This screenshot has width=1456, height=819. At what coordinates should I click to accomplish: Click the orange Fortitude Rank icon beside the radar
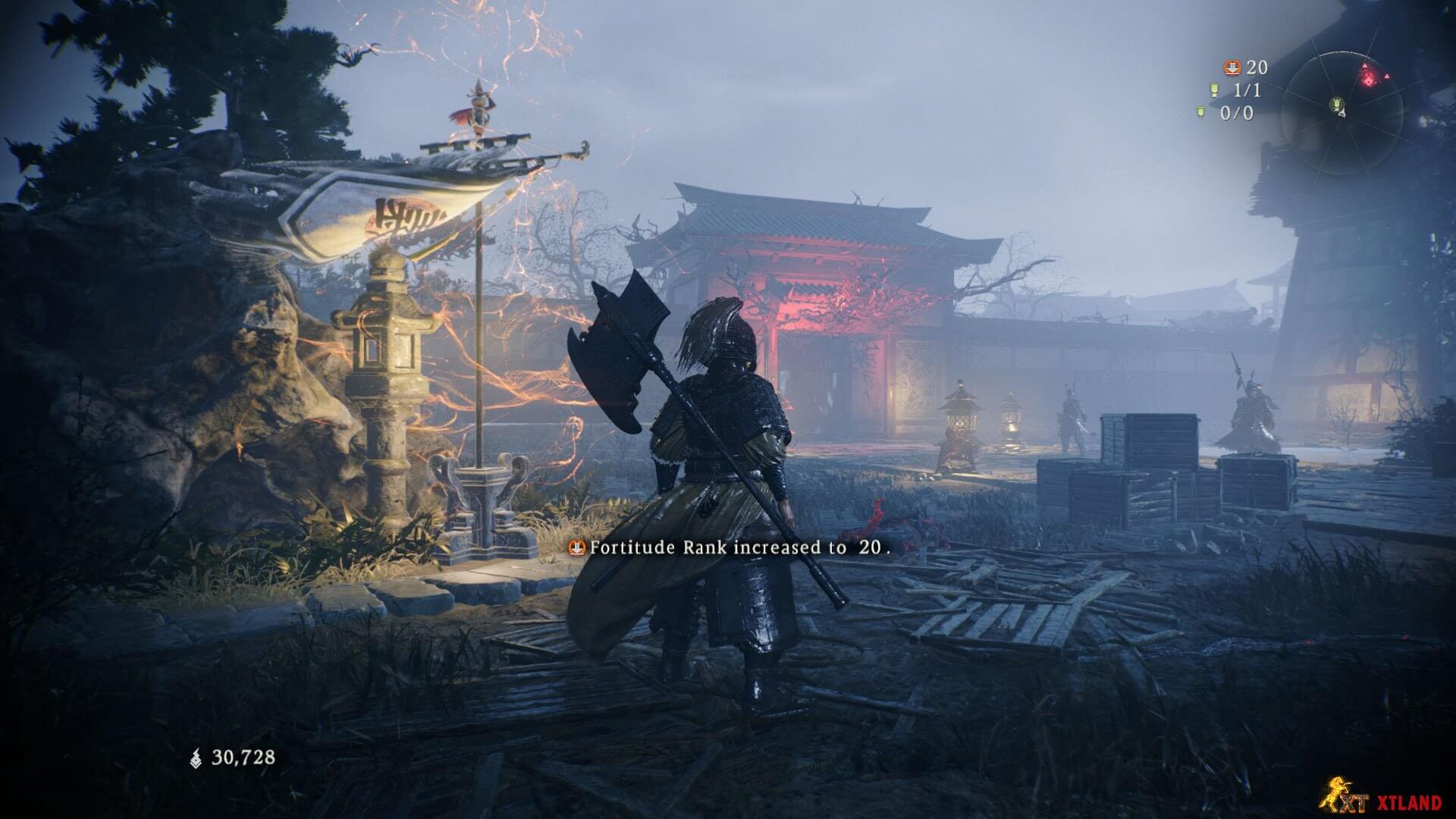point(1232,68)
